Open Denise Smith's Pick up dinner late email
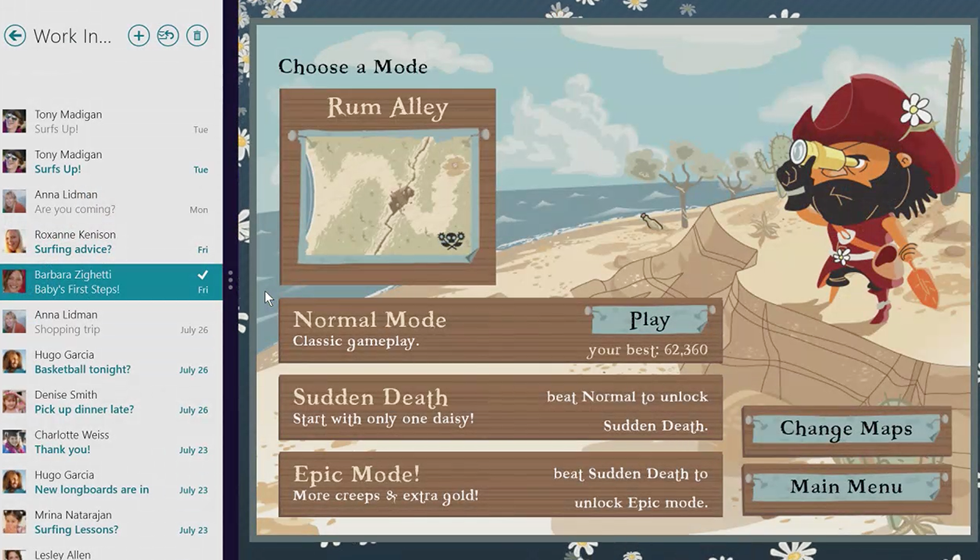The height and width of the screenshot is (560, 980). 110,402
